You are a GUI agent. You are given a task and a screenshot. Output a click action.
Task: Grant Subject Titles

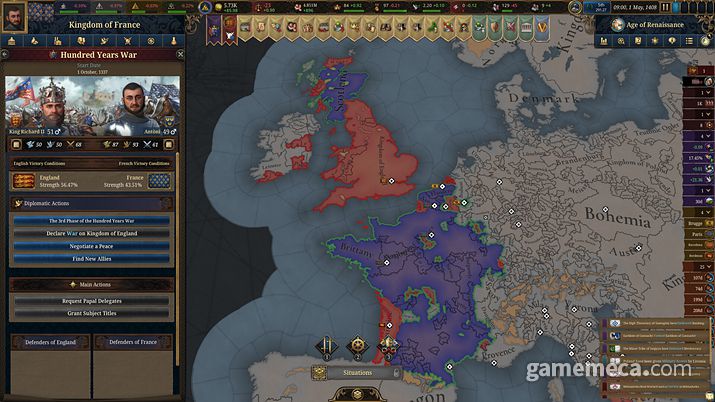(x=91, y=313)
